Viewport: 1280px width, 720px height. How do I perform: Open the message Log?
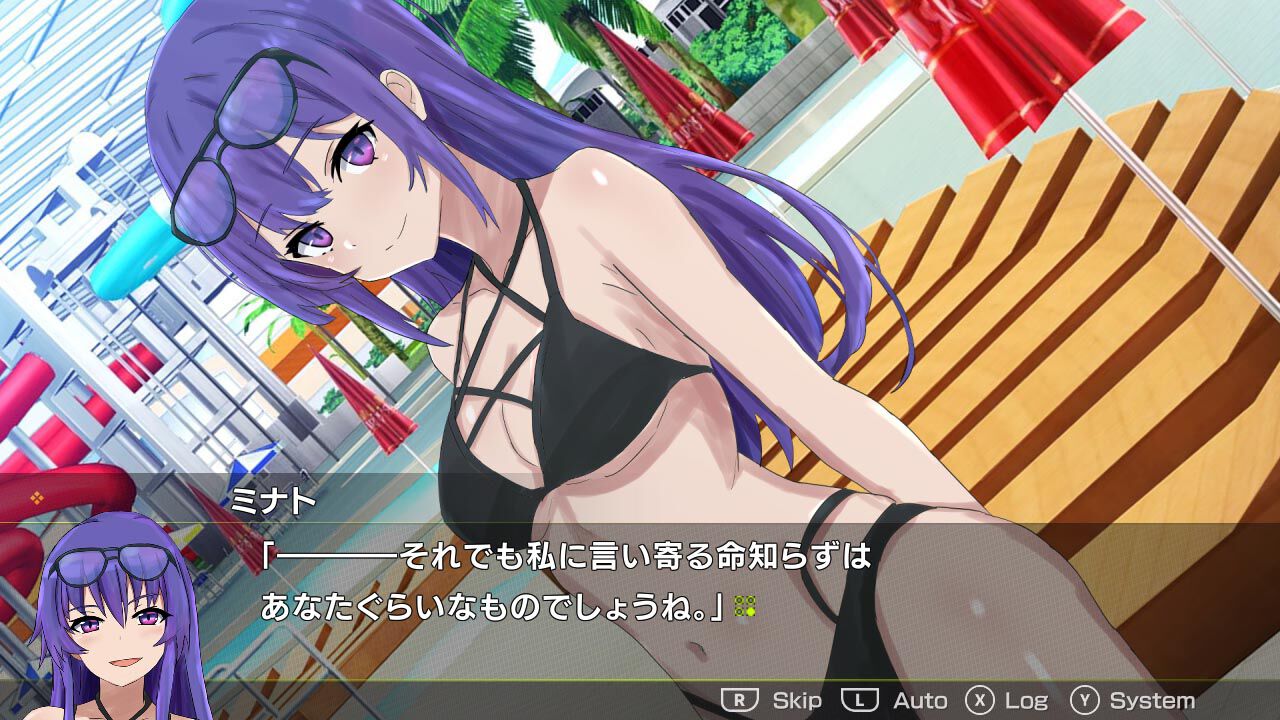pos(1029,700)
